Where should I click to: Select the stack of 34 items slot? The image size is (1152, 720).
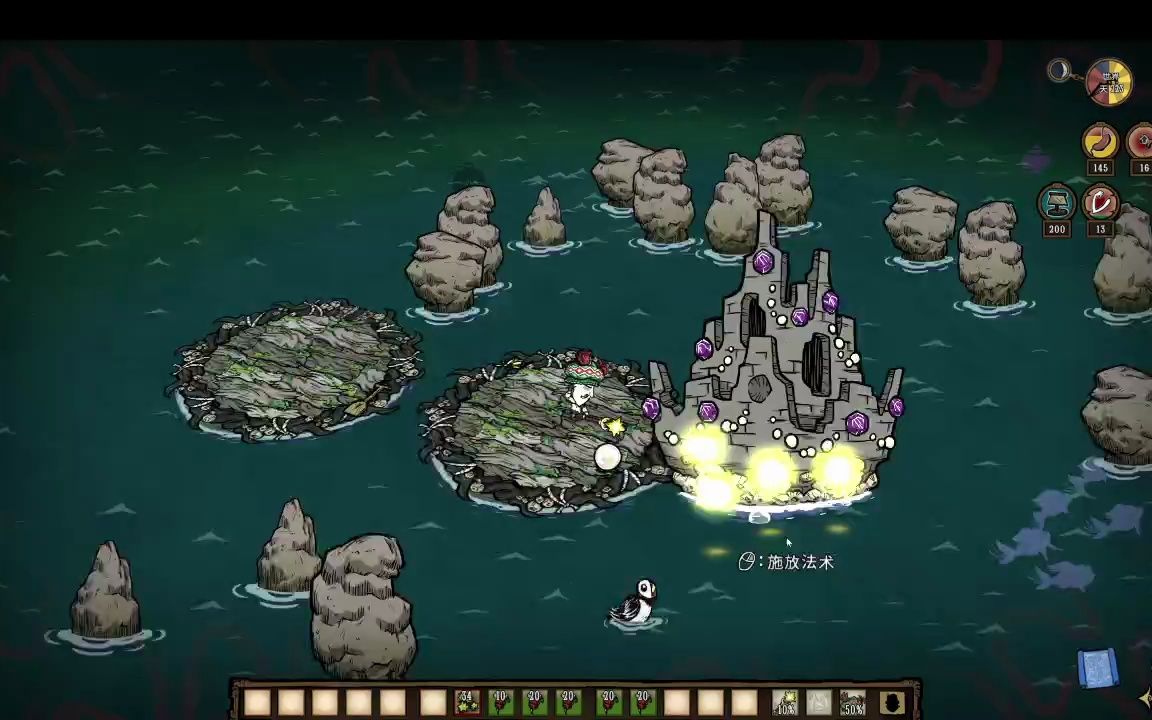[x=467, y=703]
